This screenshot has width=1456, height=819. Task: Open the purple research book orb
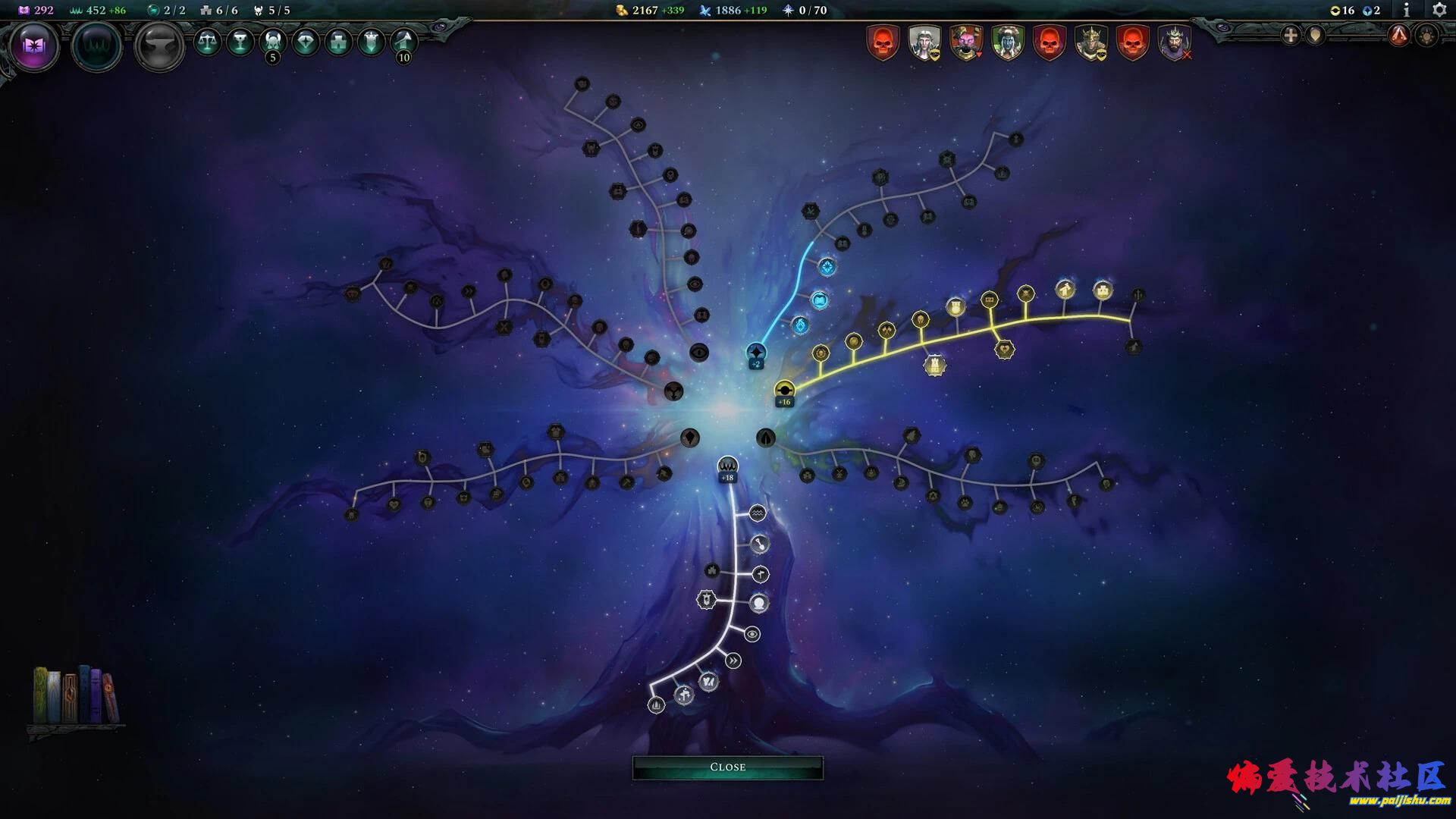point(34,46)
